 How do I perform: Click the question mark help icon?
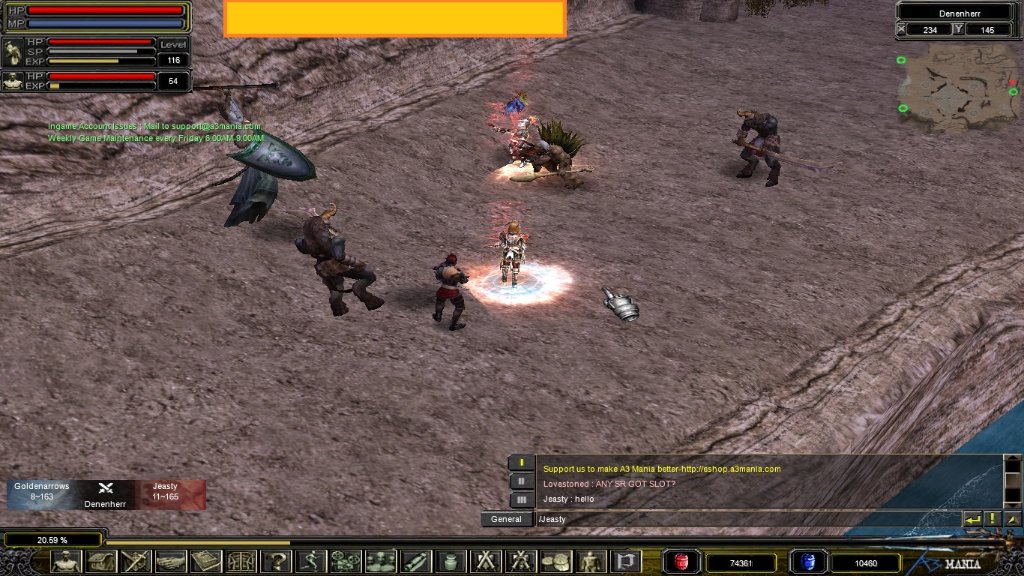pos(275,561)
